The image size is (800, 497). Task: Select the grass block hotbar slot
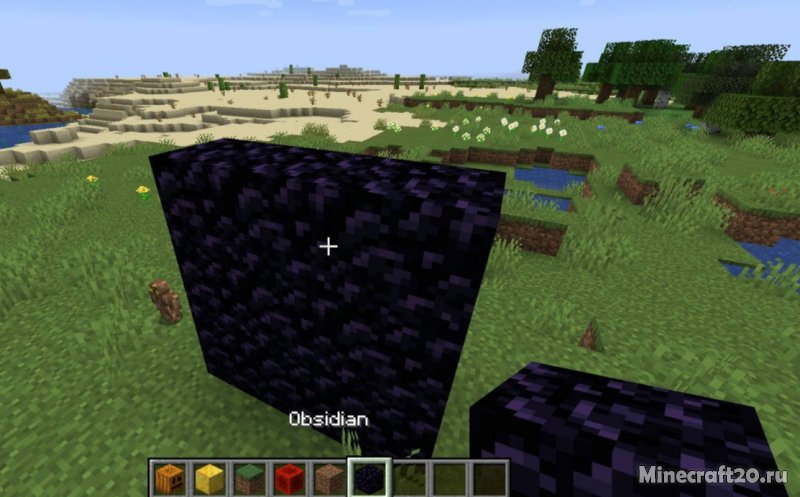point(249,478)
